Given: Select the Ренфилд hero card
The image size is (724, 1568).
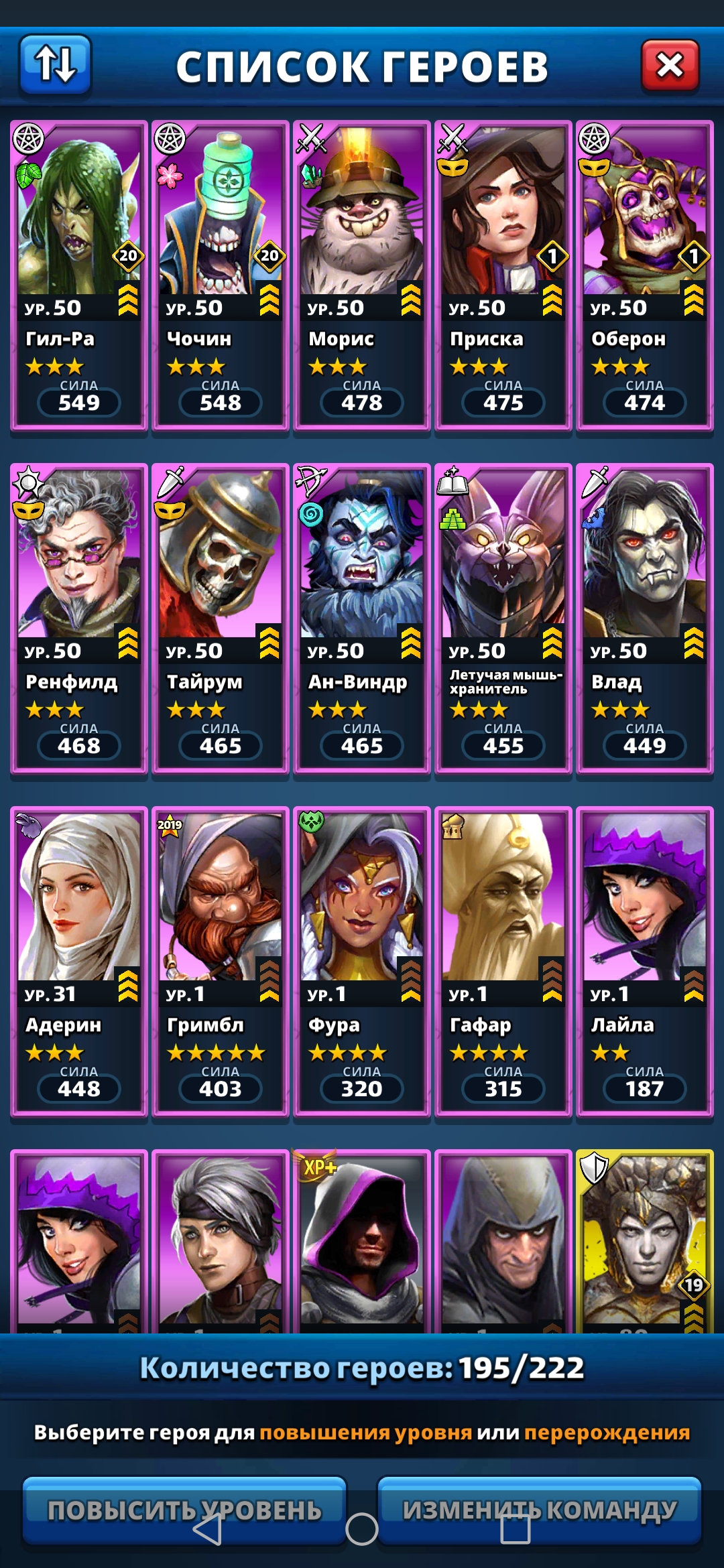Looking at the screenshot, I should (79, 618).
